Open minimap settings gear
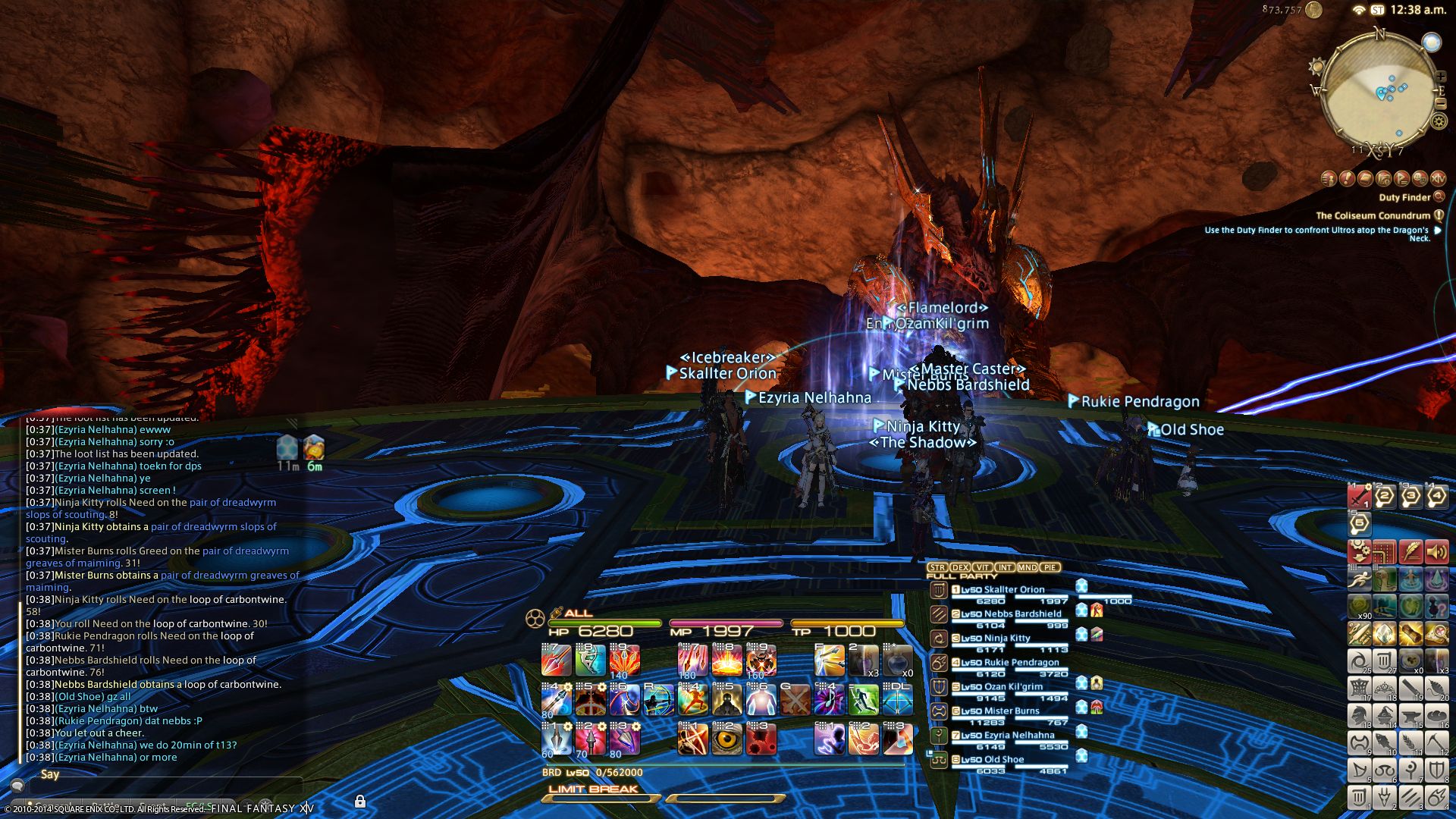1456x819 pixels. click(1439, 121)
